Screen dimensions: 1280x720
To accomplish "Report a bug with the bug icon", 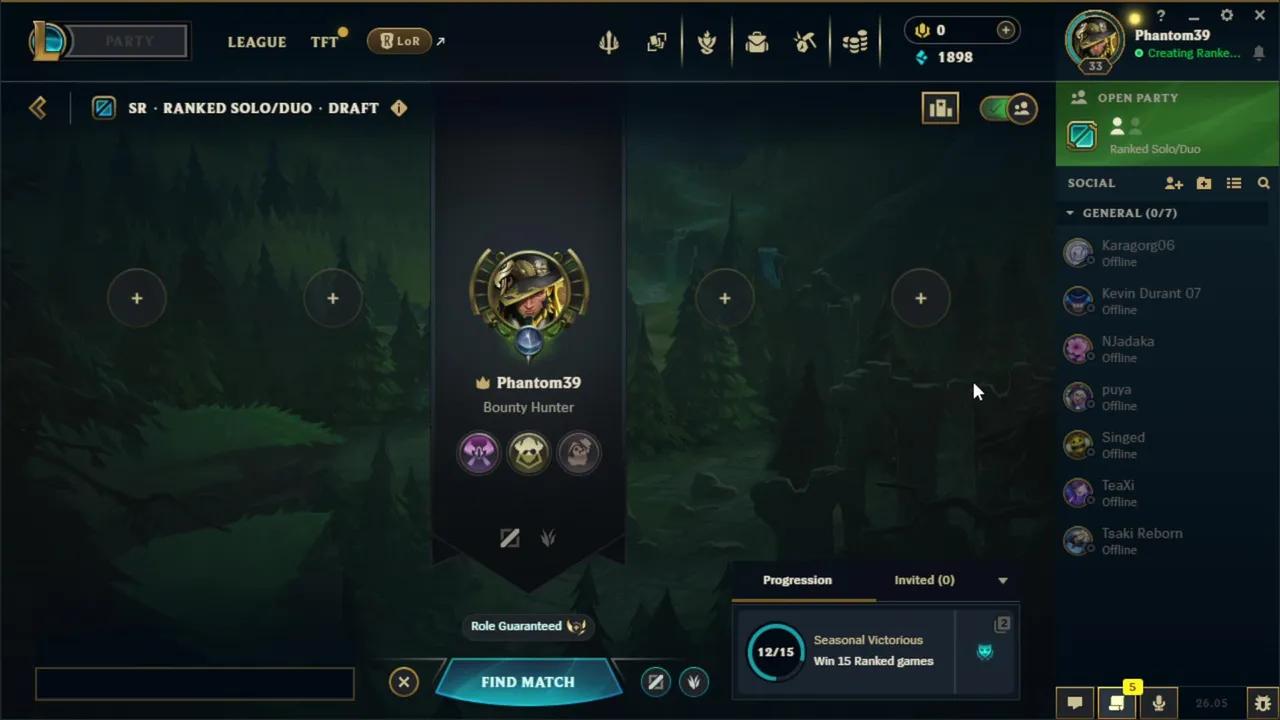I will (x=1262, y=703).
